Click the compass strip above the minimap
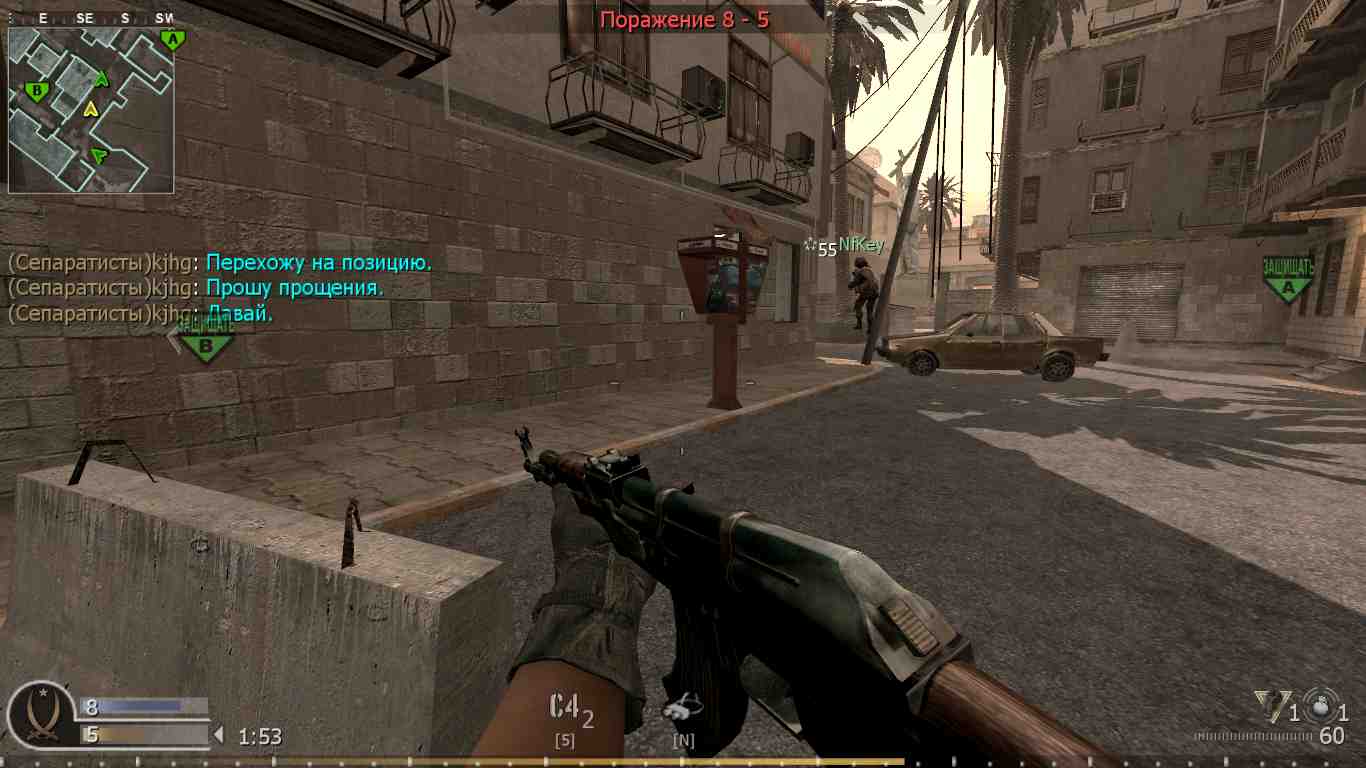The image size is (1366, 768). point(91,18)
